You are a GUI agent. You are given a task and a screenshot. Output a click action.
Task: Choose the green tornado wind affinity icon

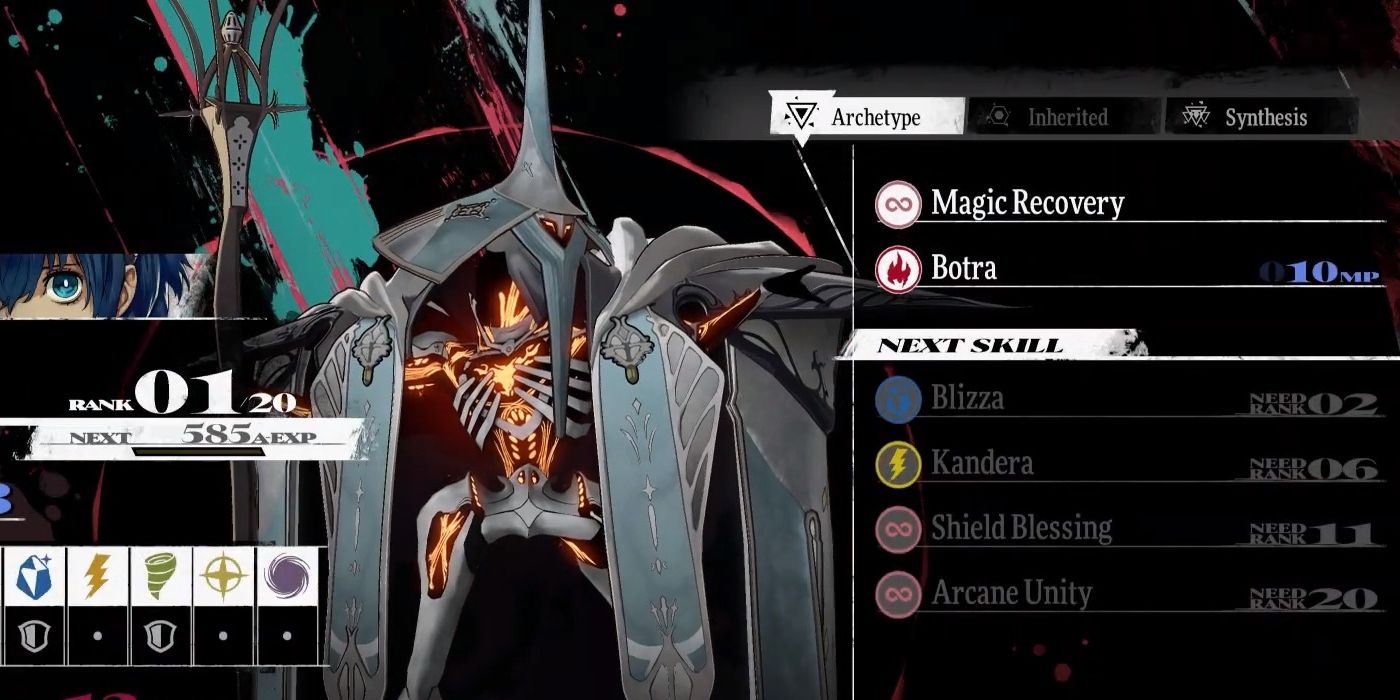coord(160,577)
